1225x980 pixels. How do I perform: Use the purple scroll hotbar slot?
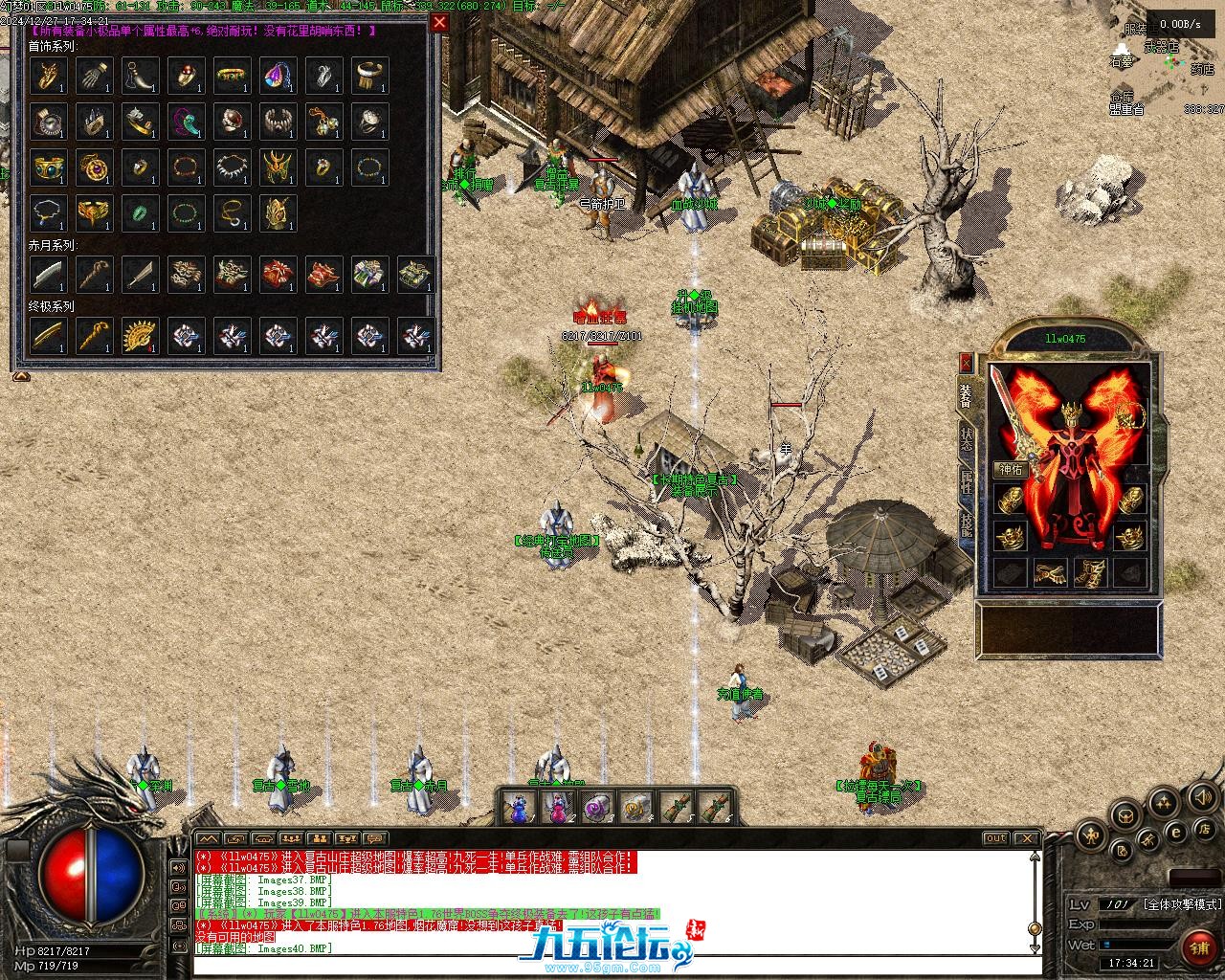point(597,808)
